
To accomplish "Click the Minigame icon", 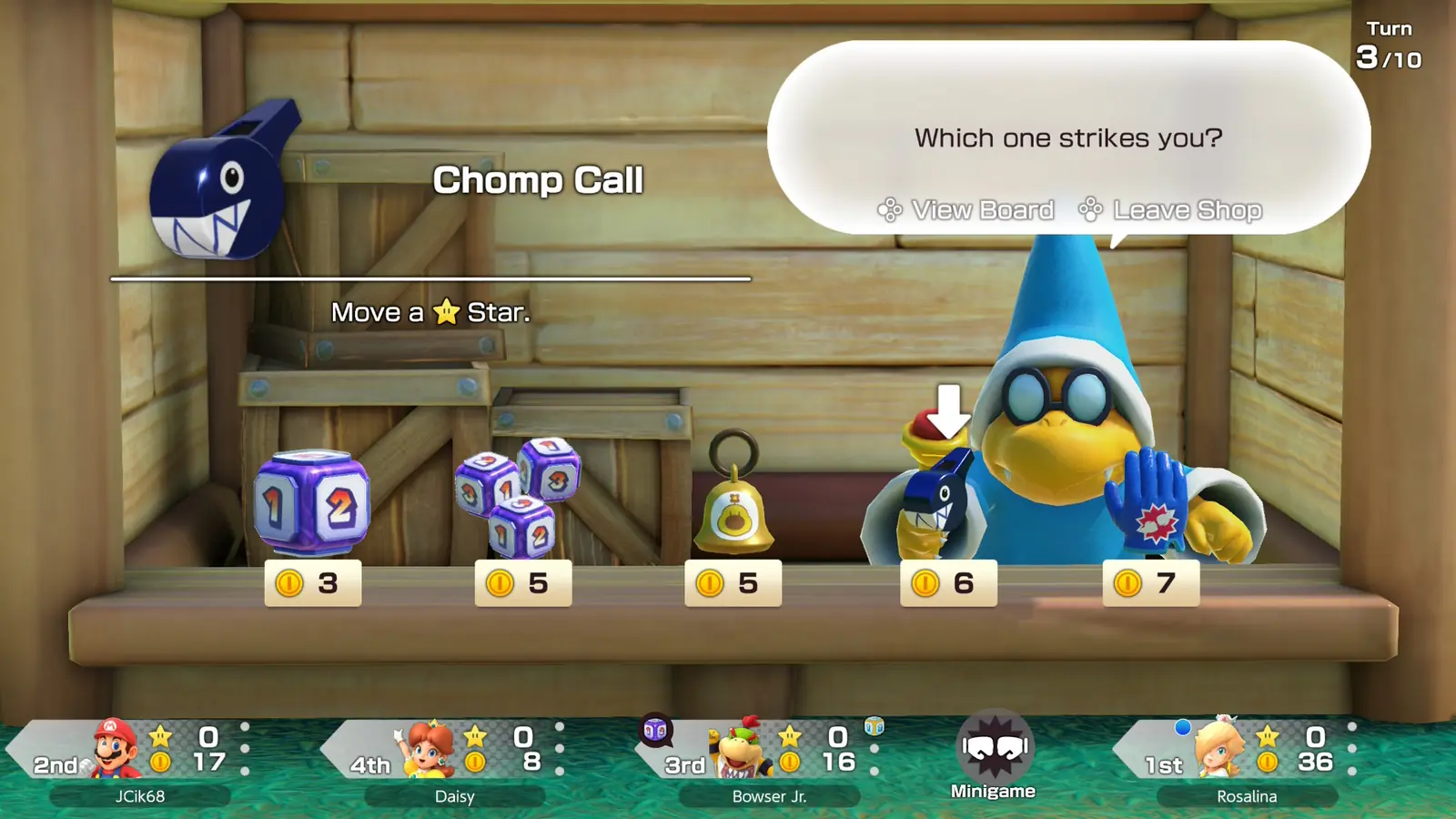I will pyautogui.click(x=994, y=755).
